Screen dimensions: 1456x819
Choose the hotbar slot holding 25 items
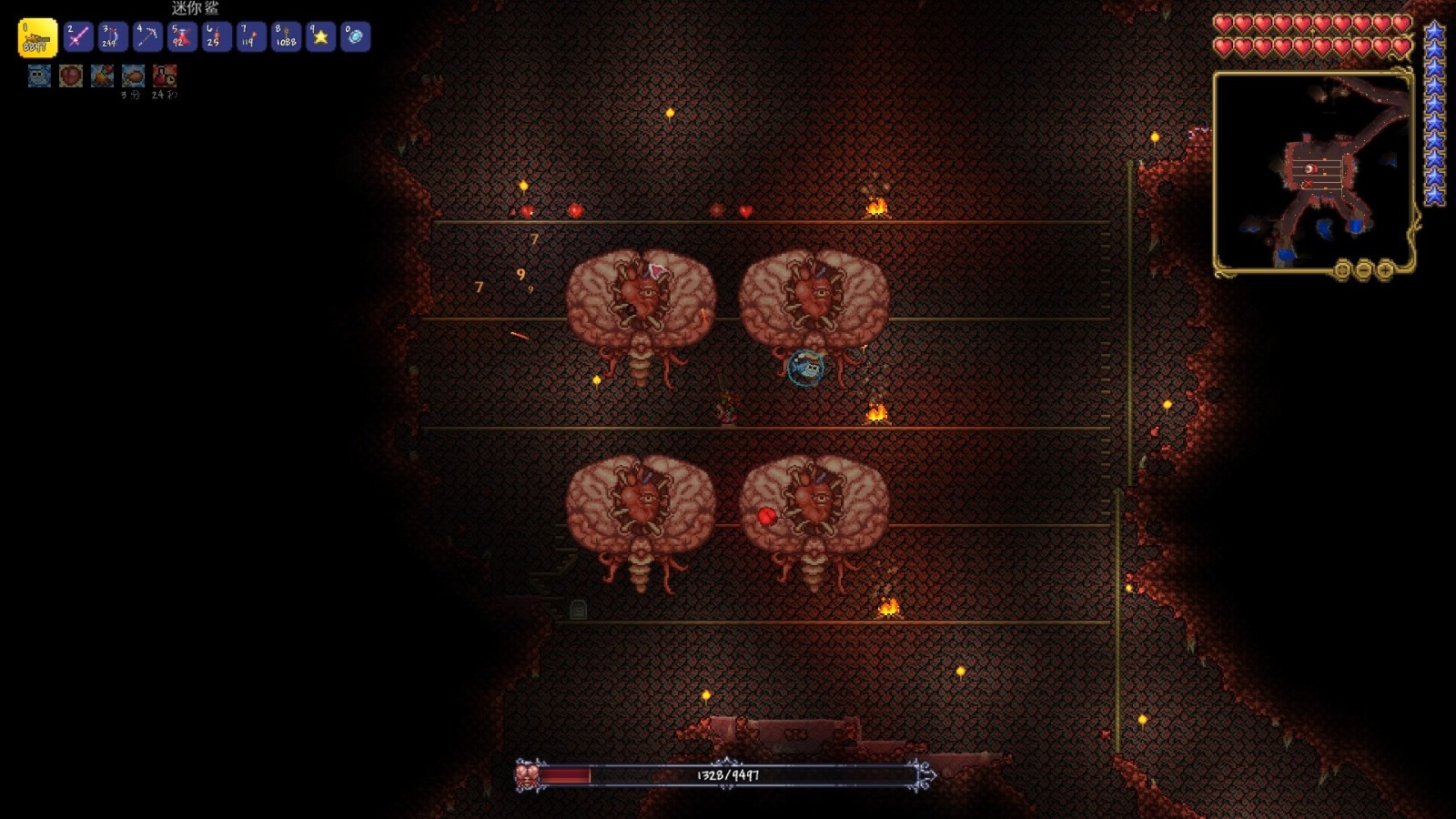click(217, 37)
